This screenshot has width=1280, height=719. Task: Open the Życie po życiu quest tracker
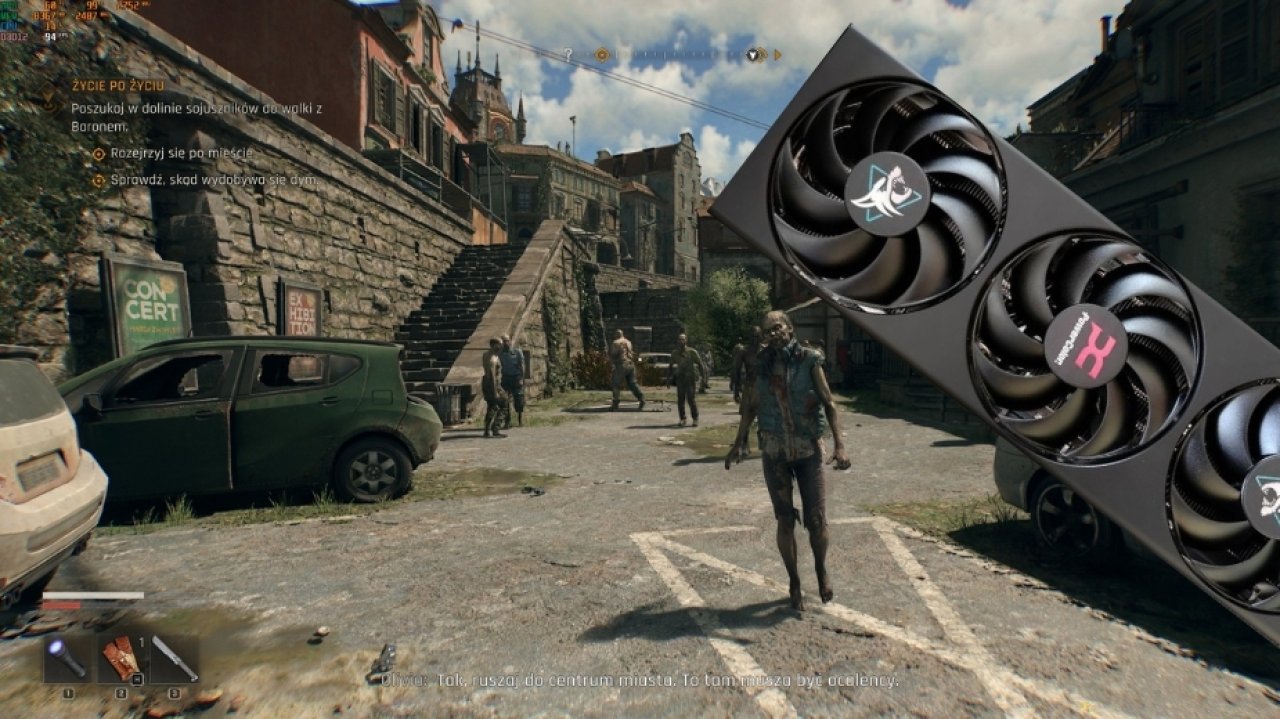[117, 86]
